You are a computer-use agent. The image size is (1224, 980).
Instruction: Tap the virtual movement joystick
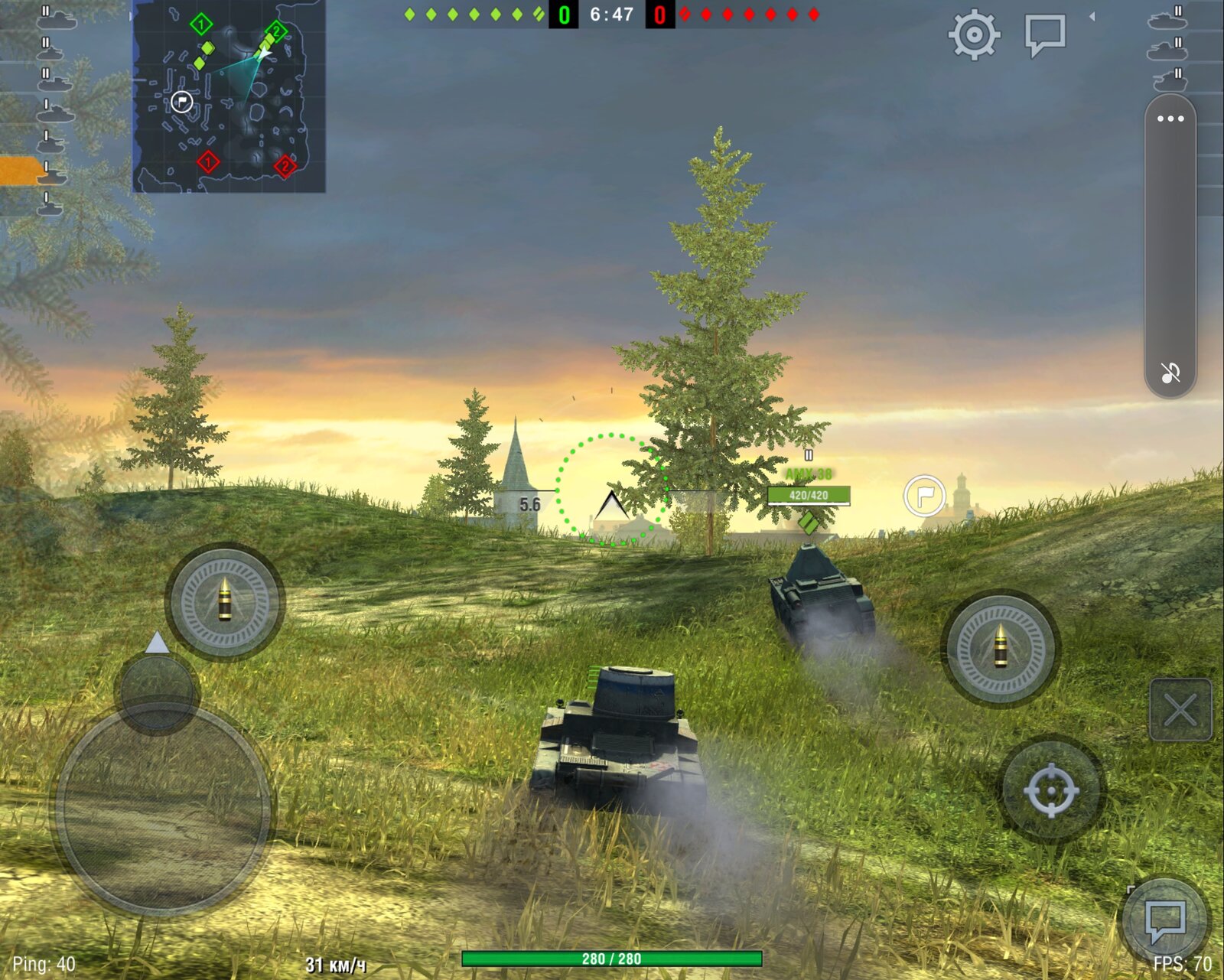tap(163, 807)
